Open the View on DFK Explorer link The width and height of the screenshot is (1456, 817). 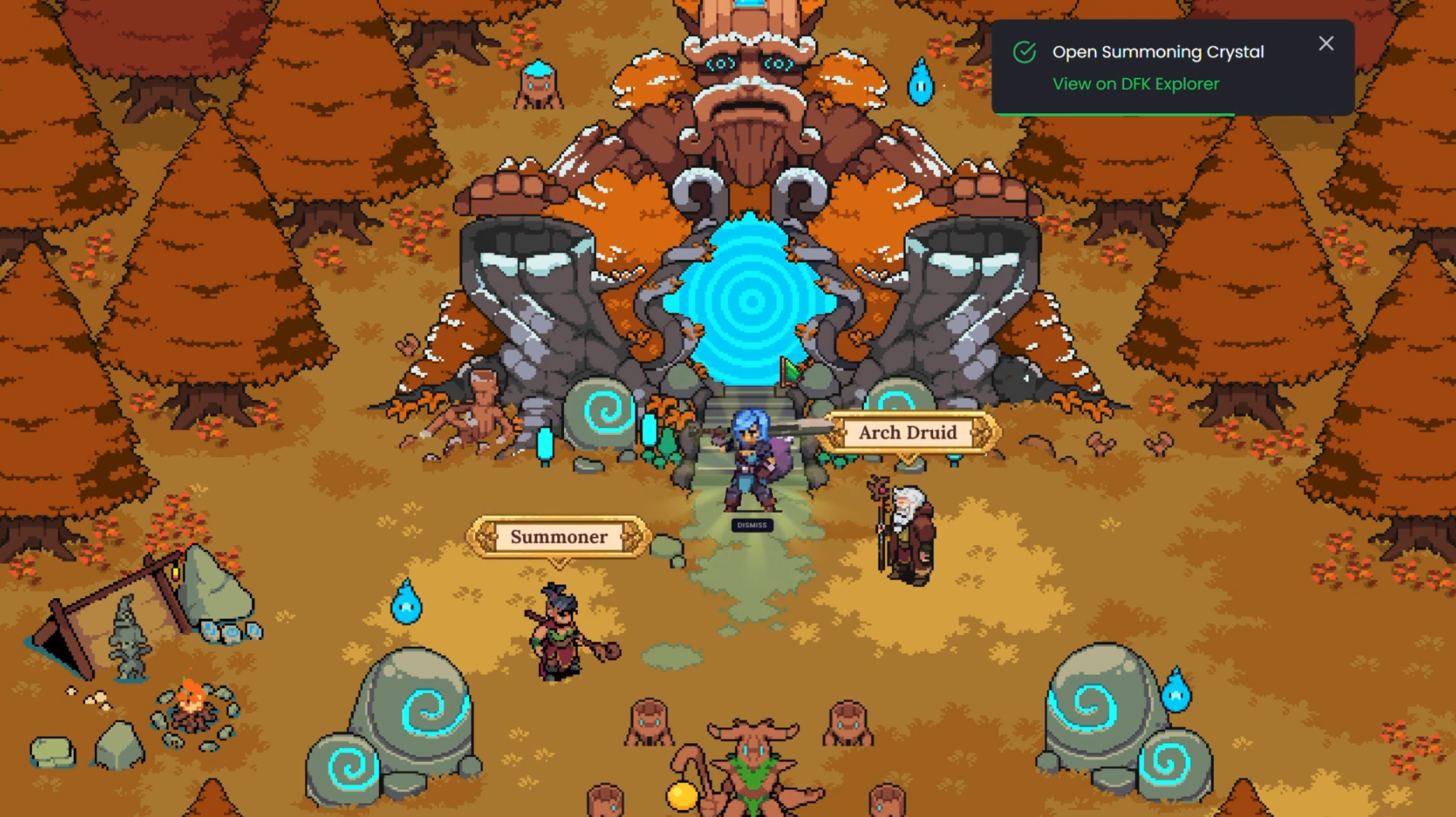pyautogui.click(x=1135, y=84)
